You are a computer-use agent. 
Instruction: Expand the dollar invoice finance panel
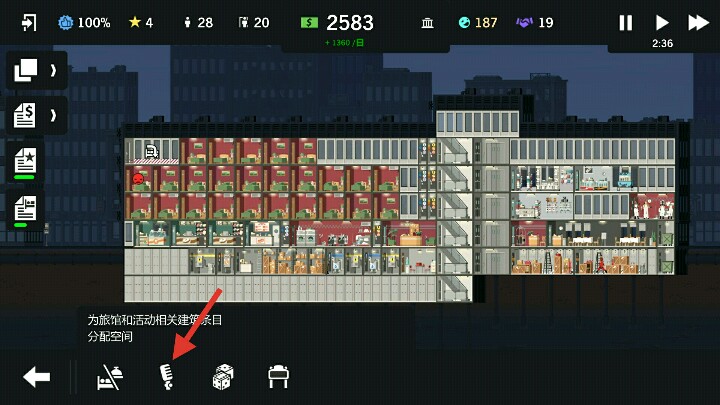tap(35, 115)
